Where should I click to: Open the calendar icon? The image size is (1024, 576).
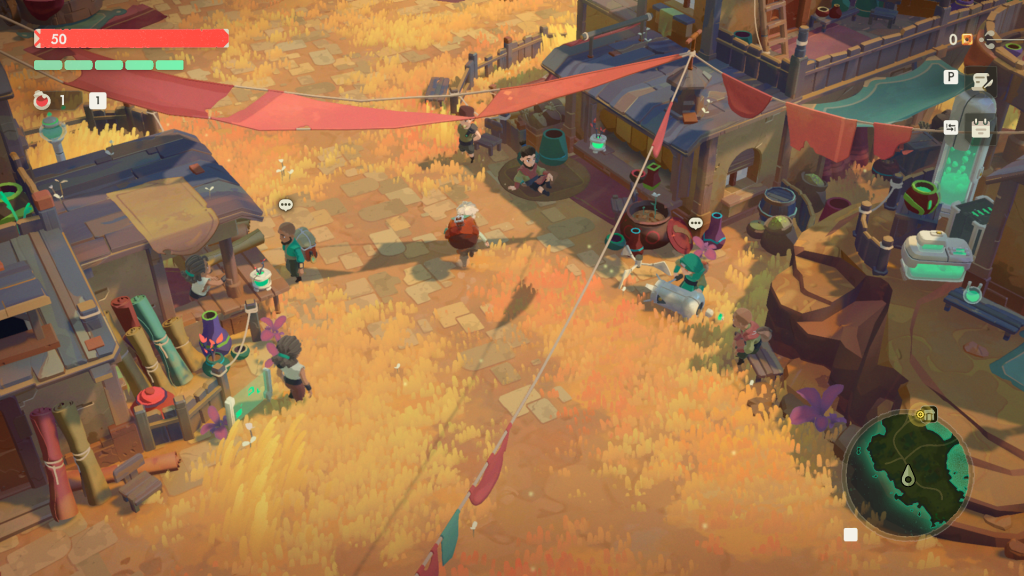point(980,129)
